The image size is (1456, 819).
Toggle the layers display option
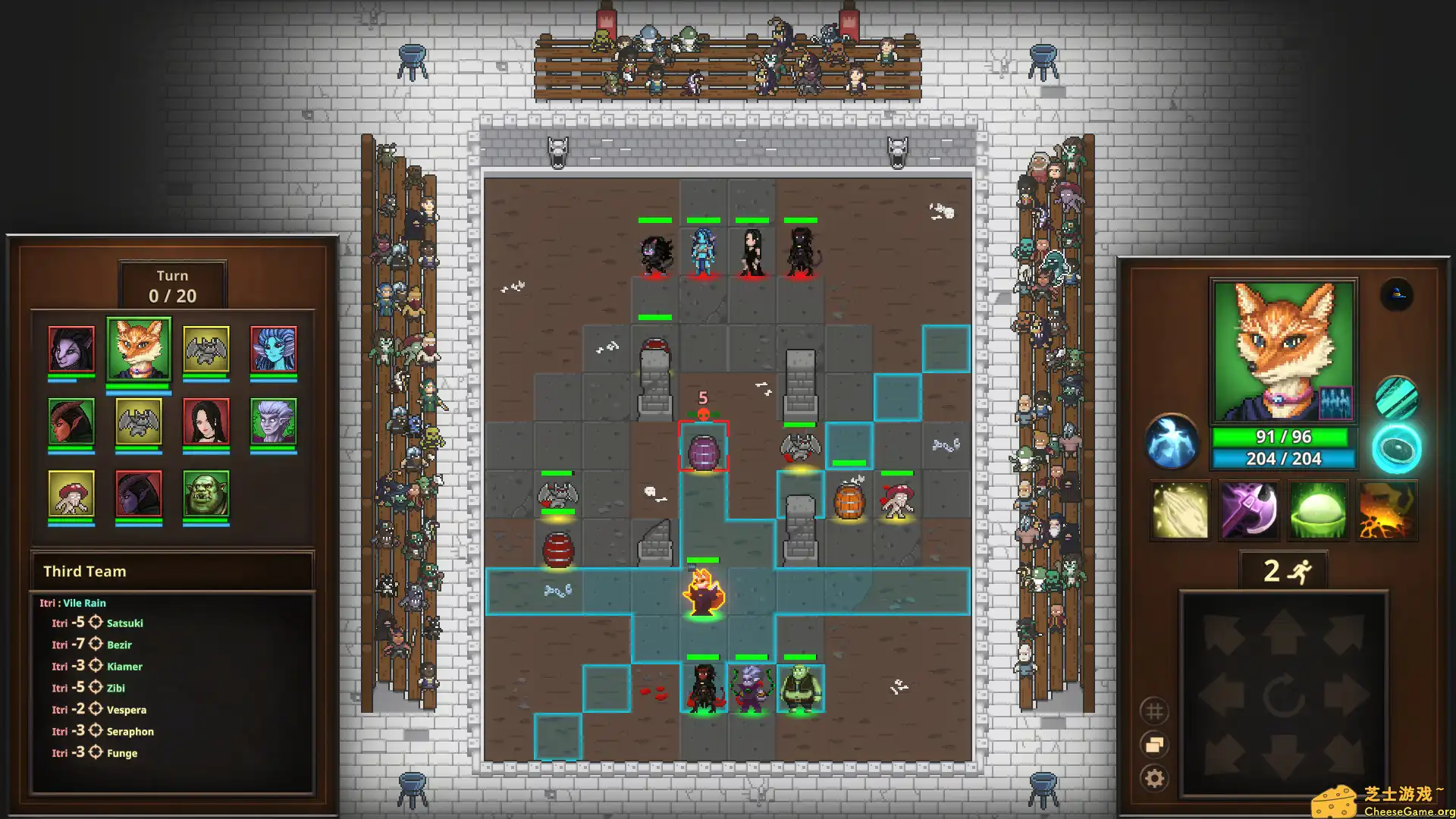pos(1155,745)
